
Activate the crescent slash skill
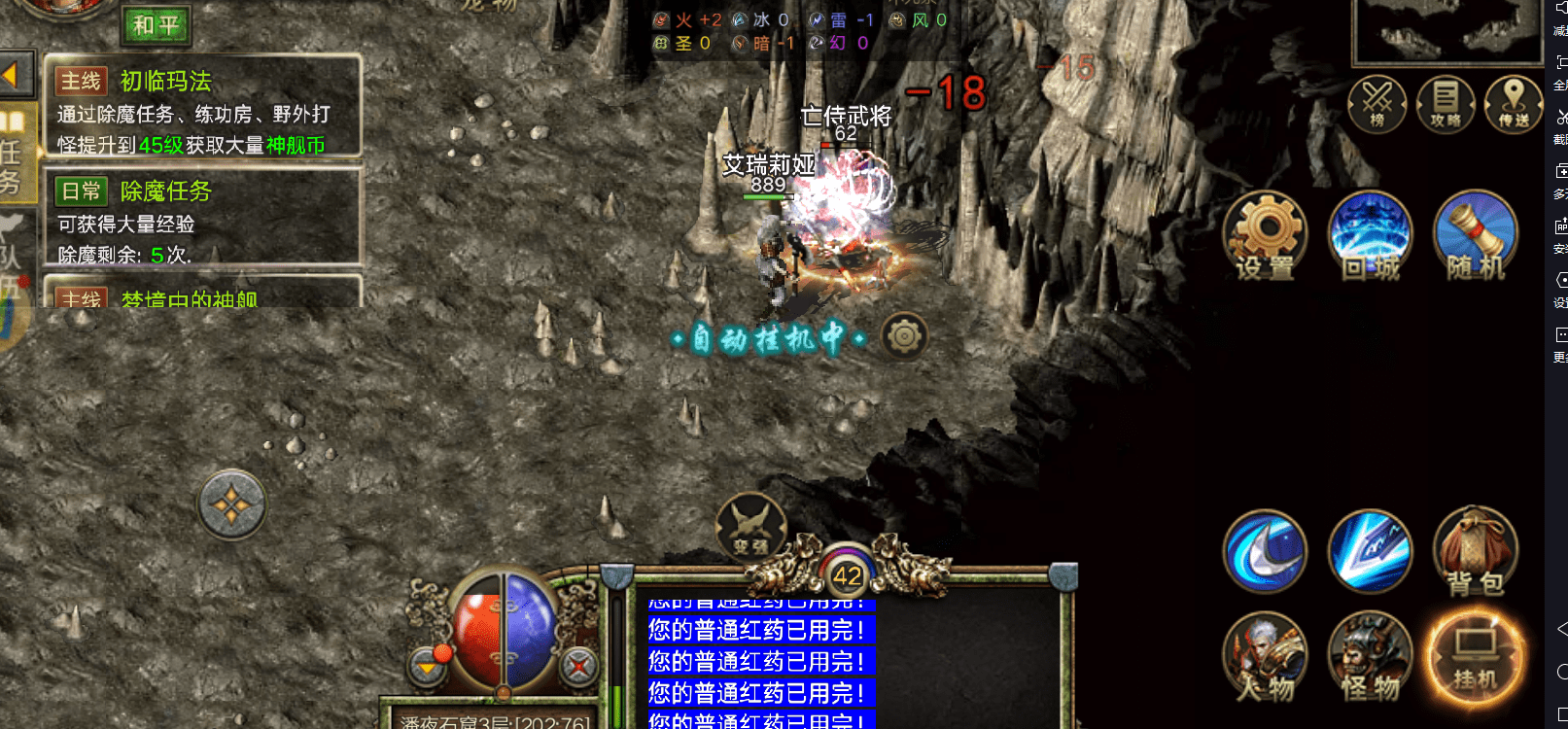[x=1265, y=551]
